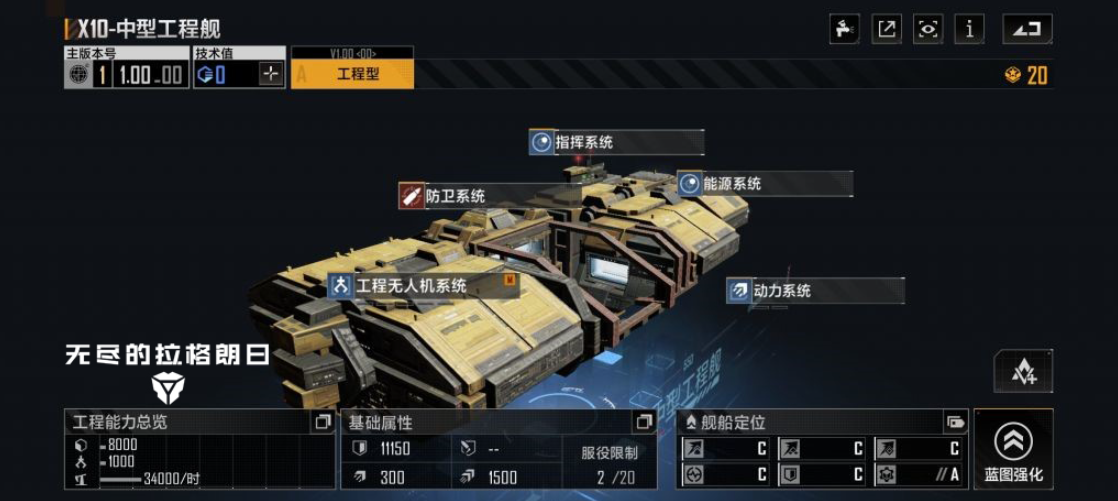
Task: Open the 舰船定位 panel corner icon
Action: pyautogui.click(x=955, y=422)
